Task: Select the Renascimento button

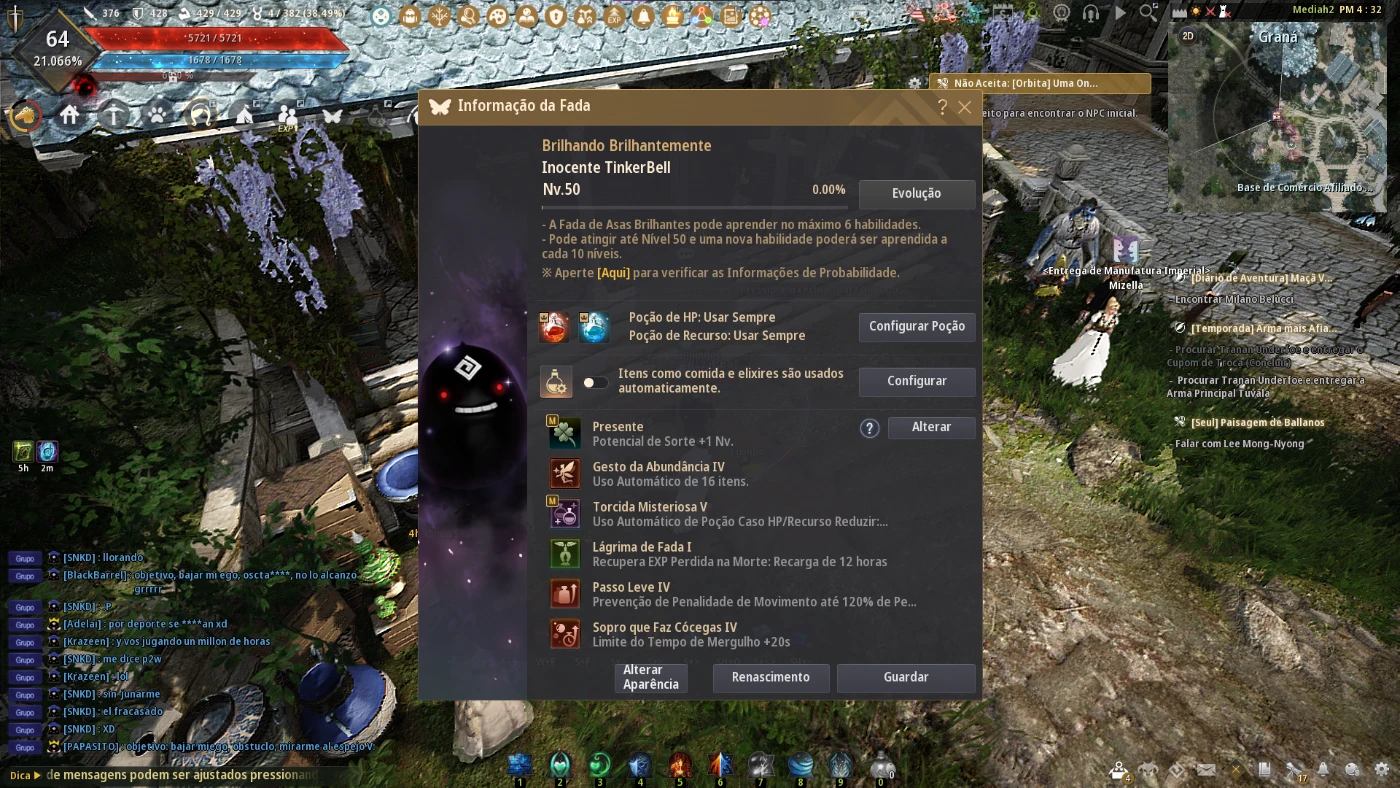Action: click(x=770, y=677)
